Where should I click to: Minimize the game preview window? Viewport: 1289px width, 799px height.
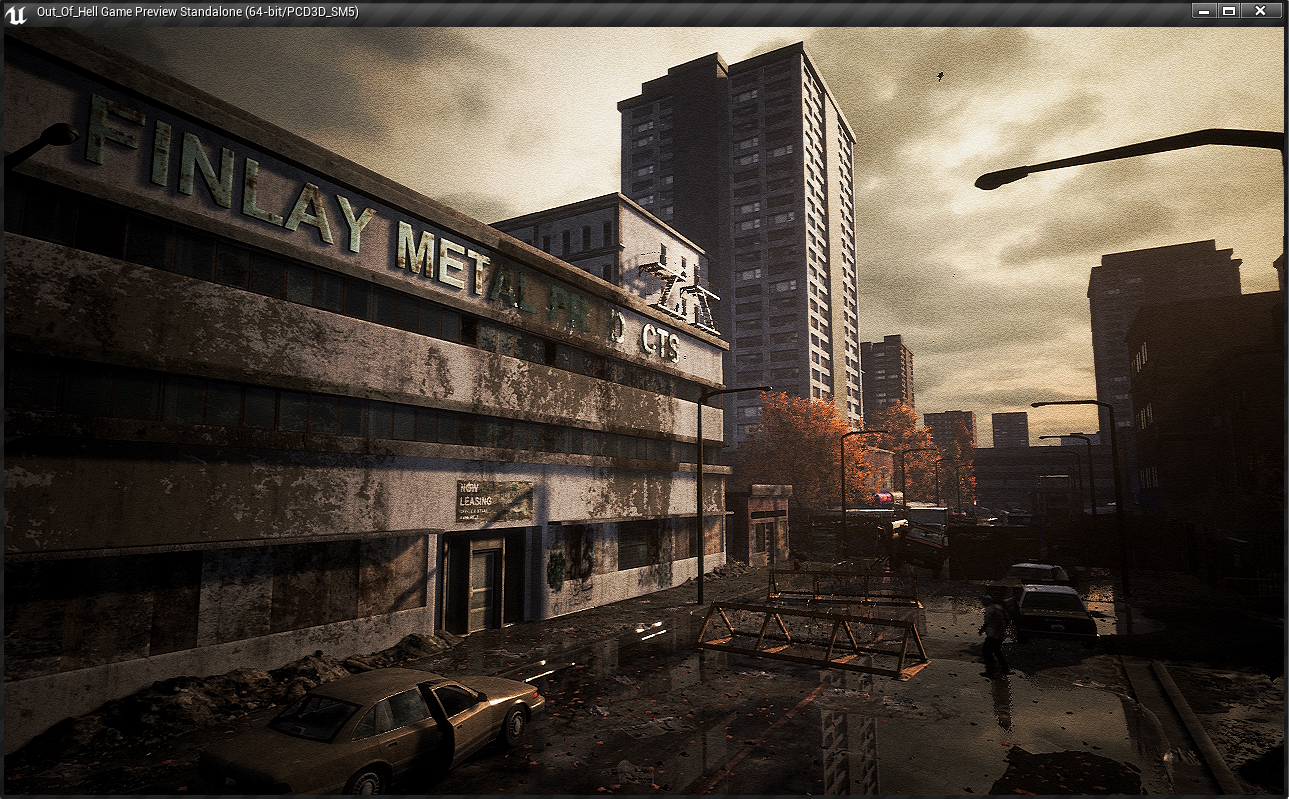click(1203, 11)
